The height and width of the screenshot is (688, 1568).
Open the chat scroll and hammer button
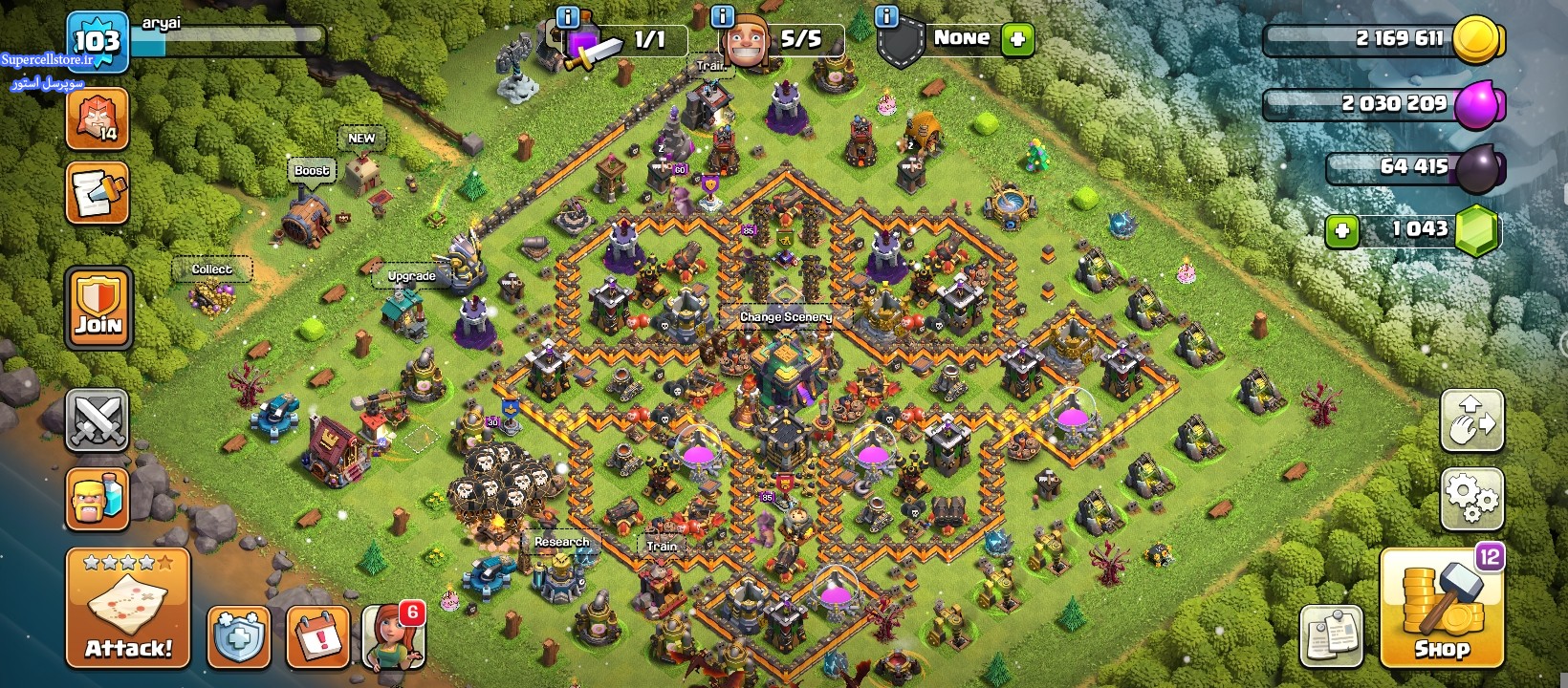[98, 193]
